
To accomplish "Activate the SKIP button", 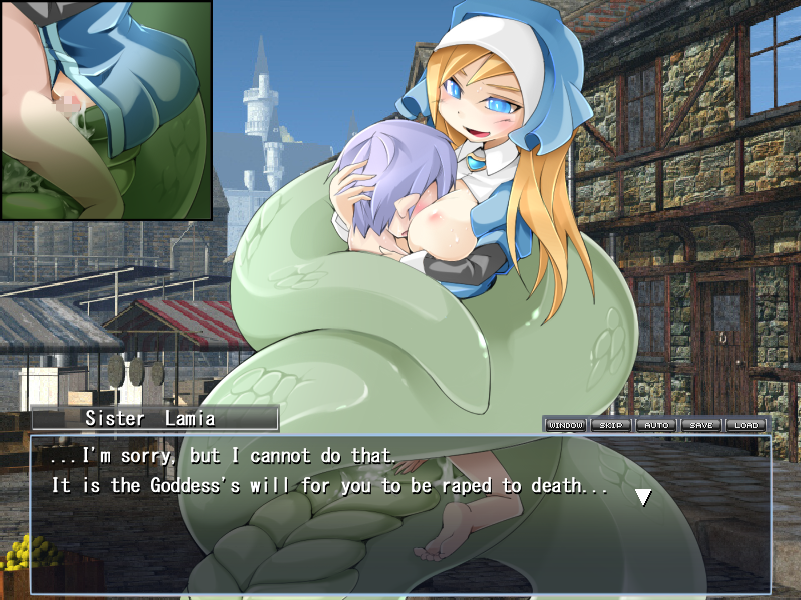I will [x=610, y=425].
